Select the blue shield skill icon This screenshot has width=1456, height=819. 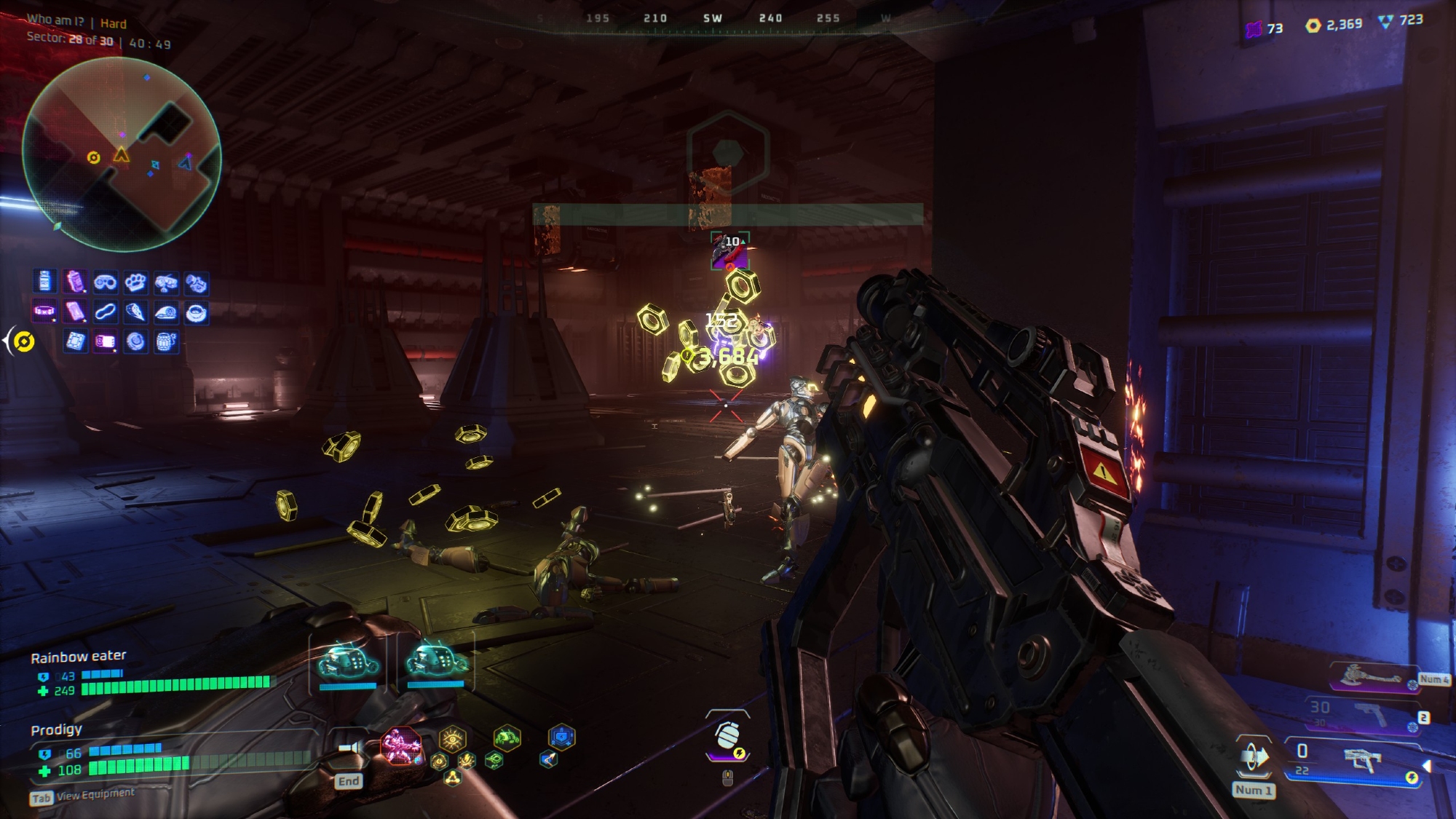[561, 738]
